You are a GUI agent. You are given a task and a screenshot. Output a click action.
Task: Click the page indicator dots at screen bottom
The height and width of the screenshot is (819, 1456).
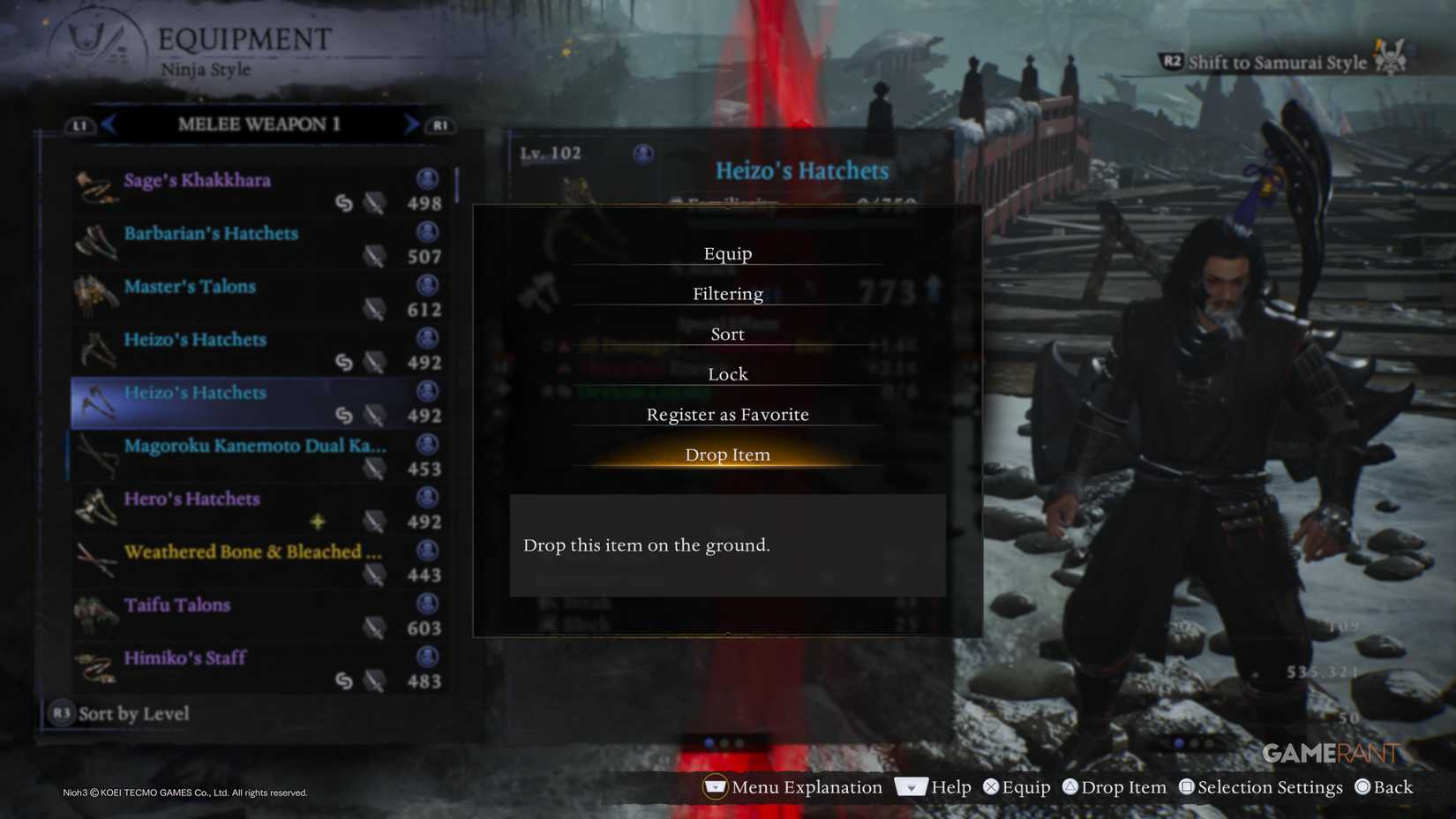[724, 744]
